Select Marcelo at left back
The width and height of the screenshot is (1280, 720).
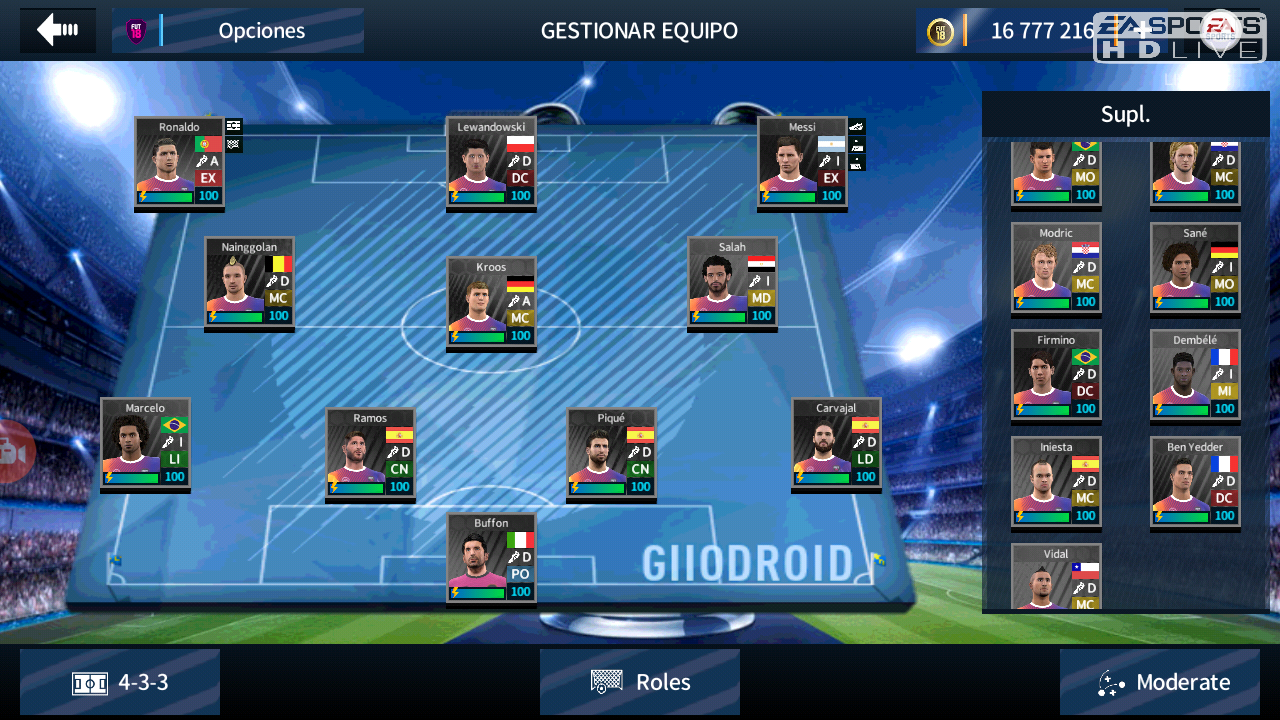click(x=145, y=443)
